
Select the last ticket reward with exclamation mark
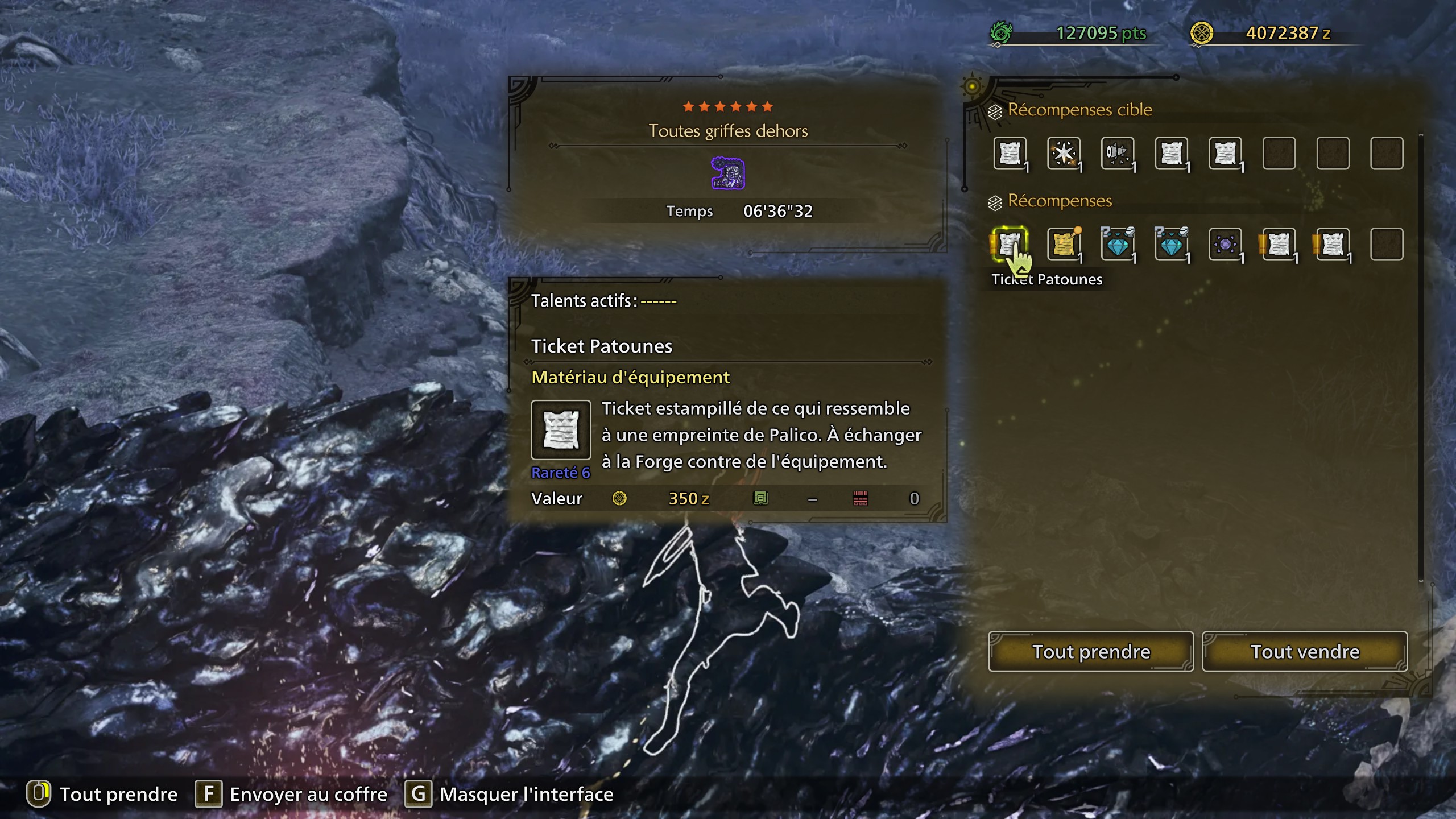click(1334, 243)
